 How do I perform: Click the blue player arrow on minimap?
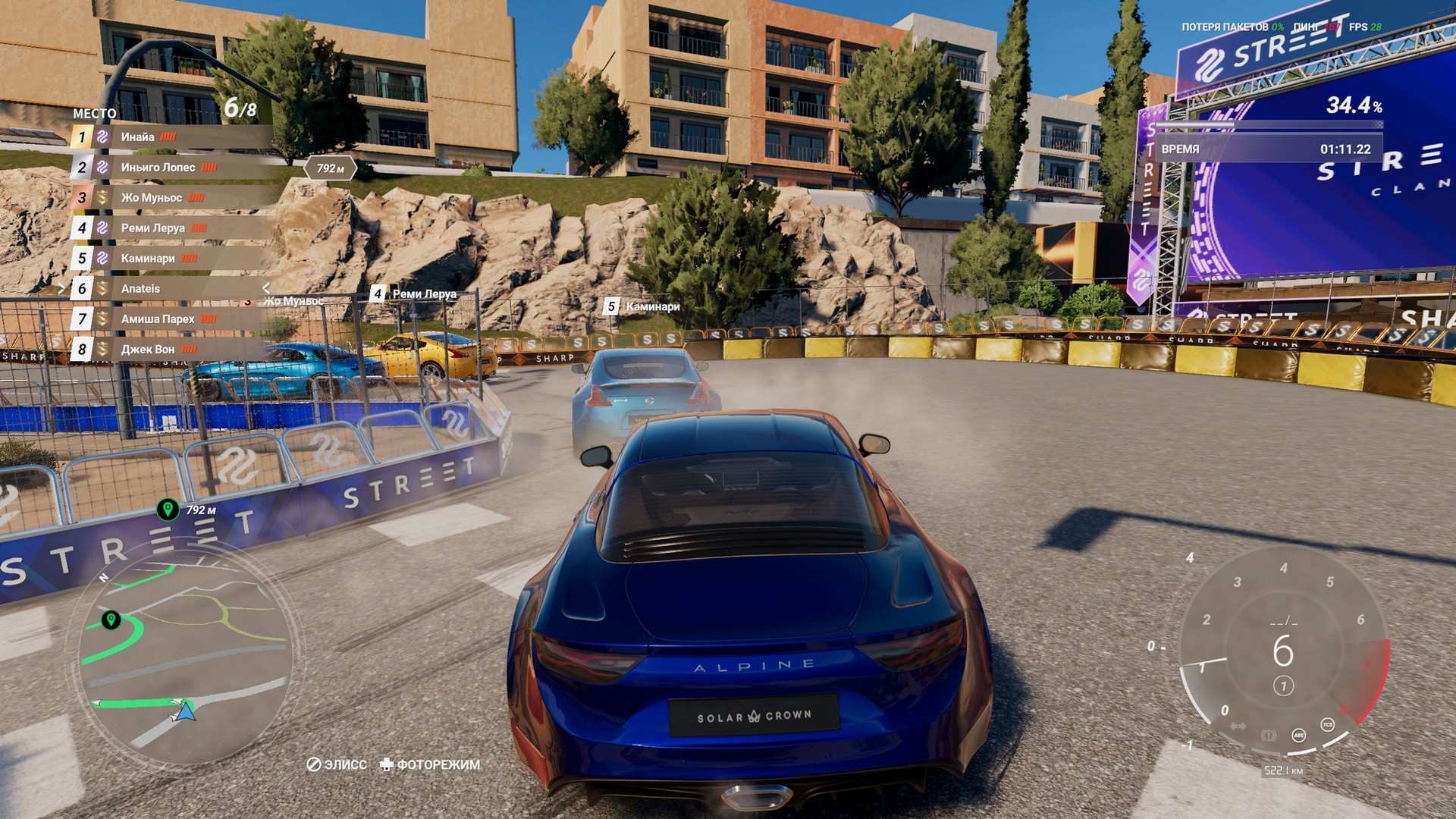tap(184, 711)
